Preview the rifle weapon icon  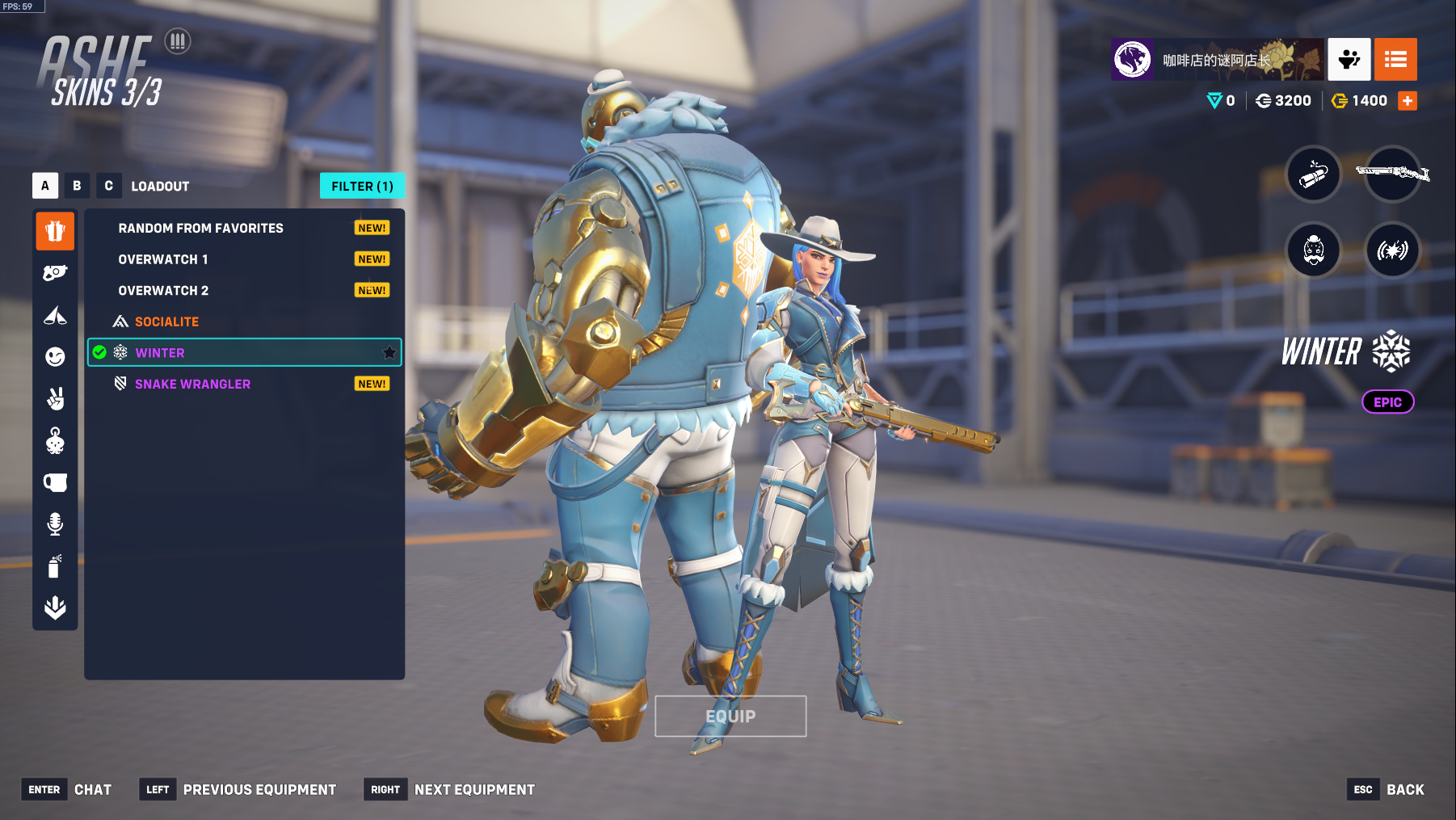pos(1392,174)
